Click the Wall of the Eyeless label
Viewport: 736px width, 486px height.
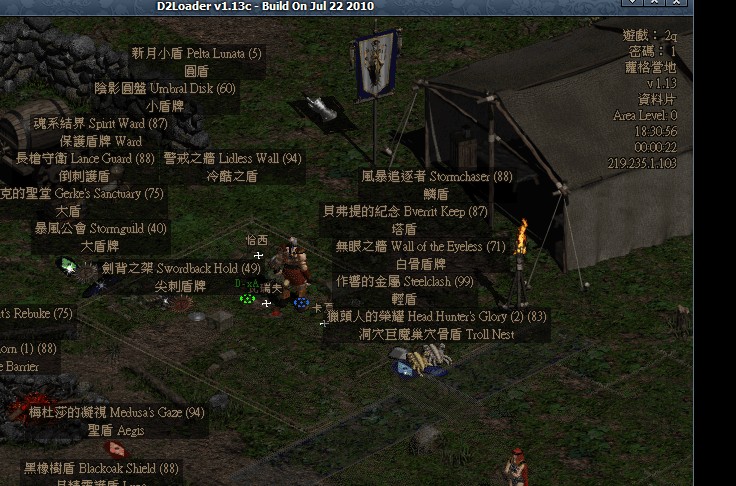coord(420,246)
